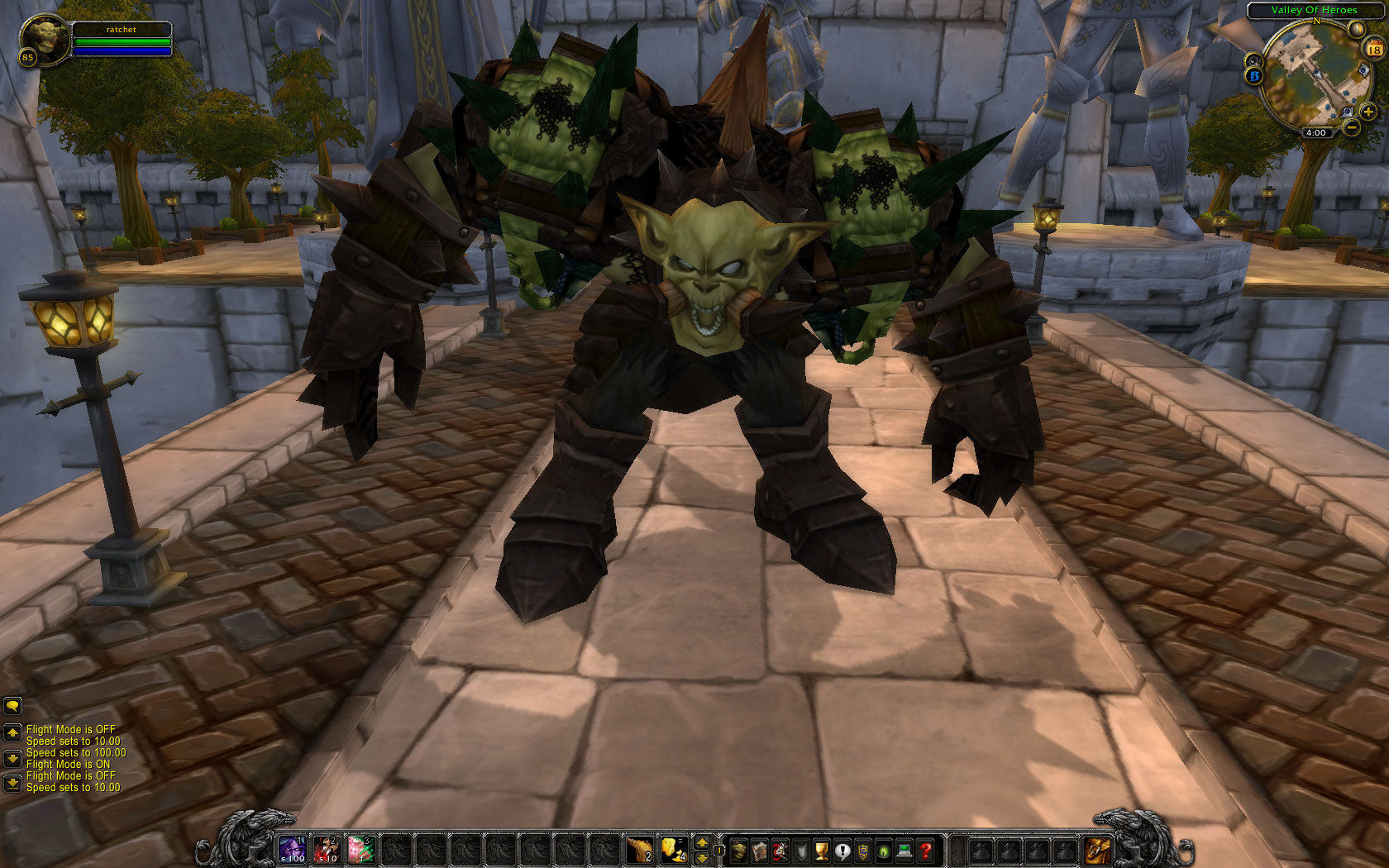Open the chat menu speech bubble button
Viewport: 1389px width, 868px height.
pos(12,706)
